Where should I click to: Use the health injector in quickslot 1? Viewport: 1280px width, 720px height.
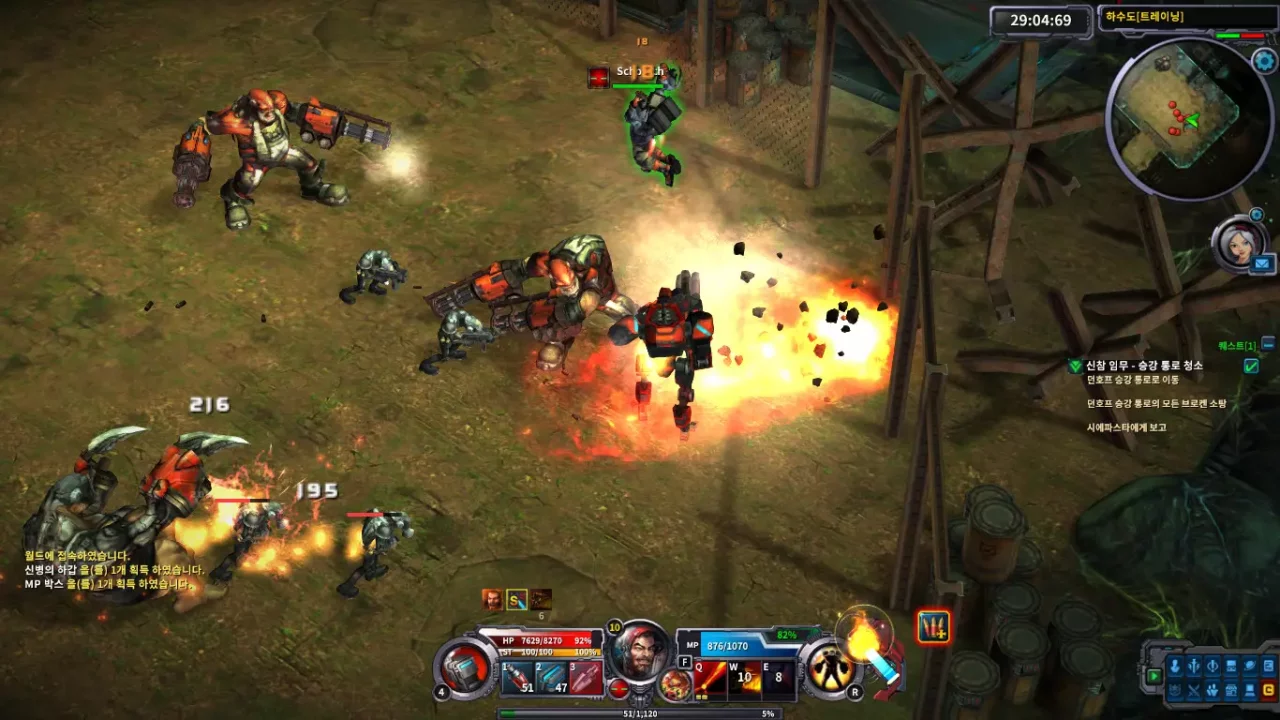517,677
